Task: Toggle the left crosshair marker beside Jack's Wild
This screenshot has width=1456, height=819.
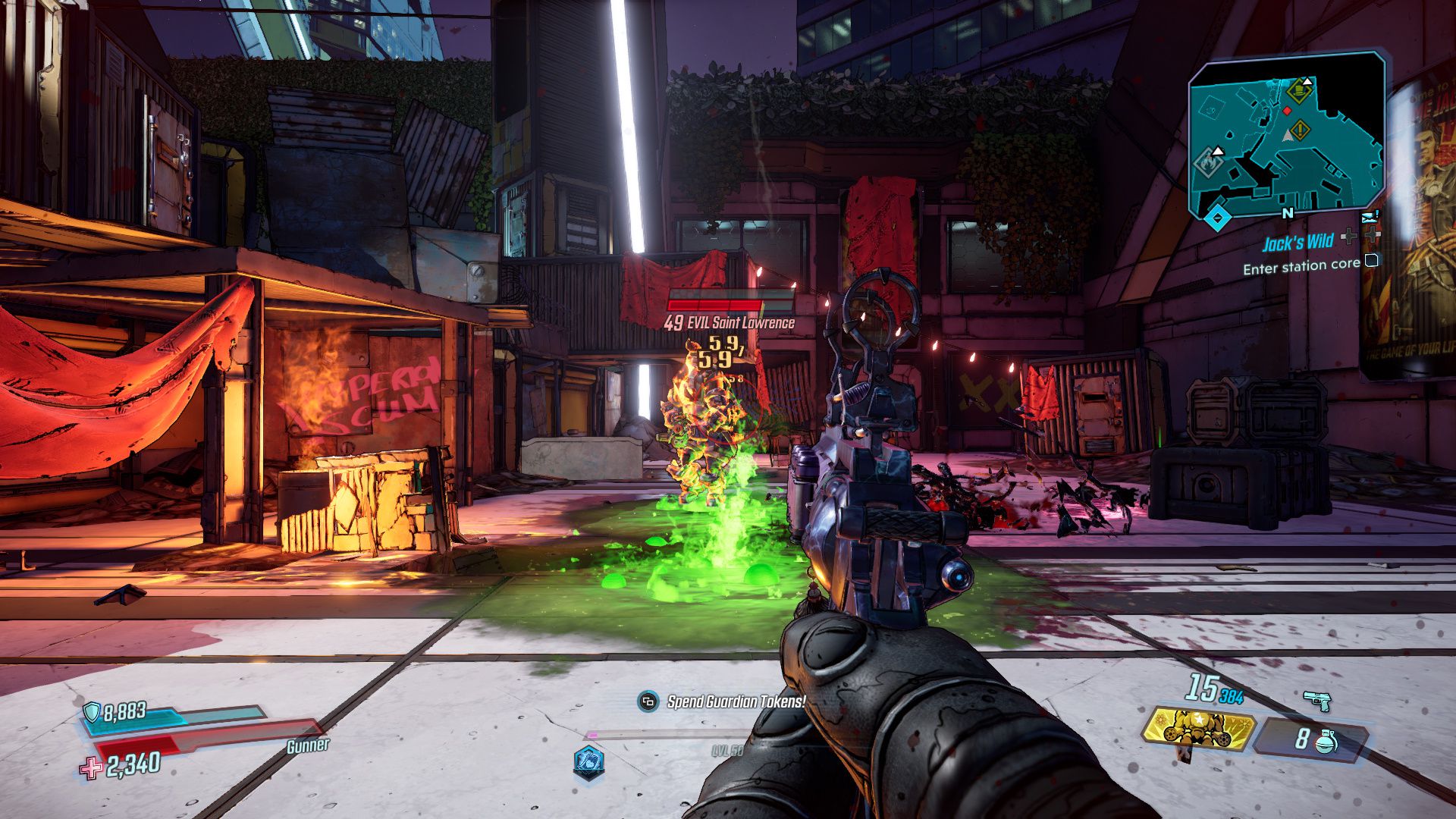Action: 1348,237
